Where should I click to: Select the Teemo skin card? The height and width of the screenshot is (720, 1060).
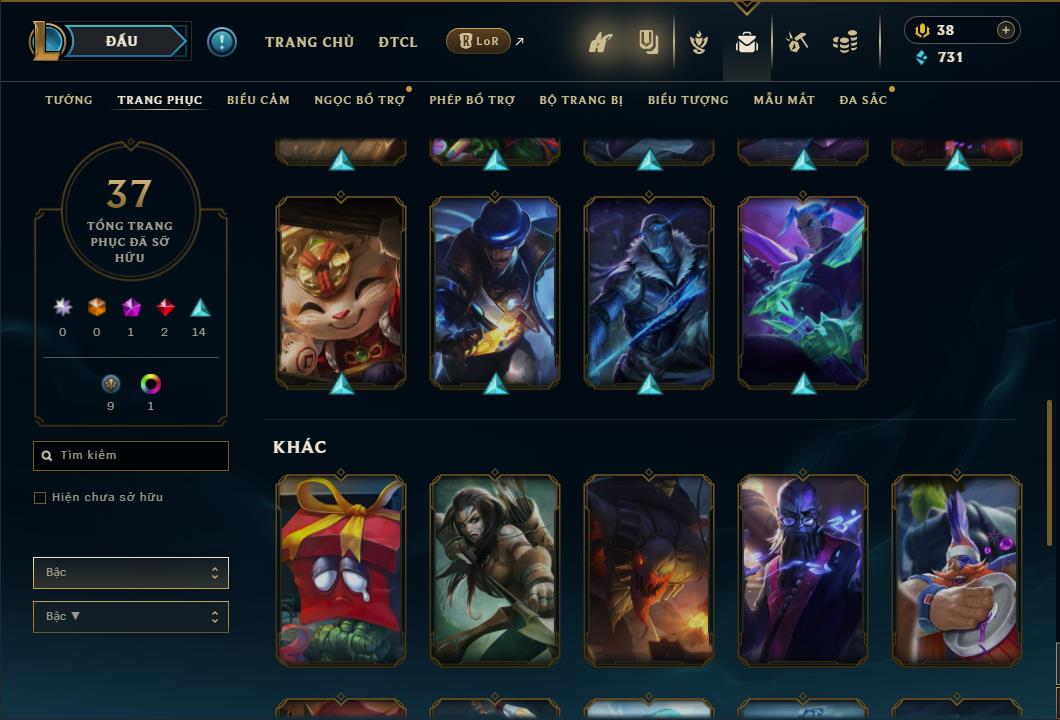(341, 292)
